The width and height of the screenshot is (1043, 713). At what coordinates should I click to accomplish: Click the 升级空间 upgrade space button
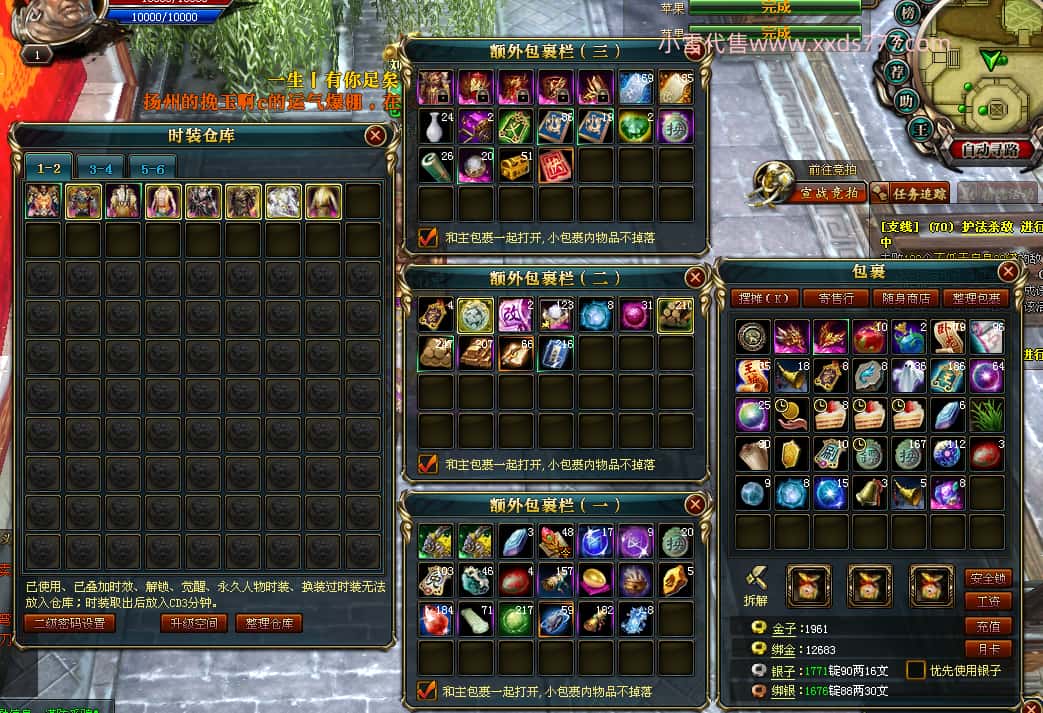[193, 623]
